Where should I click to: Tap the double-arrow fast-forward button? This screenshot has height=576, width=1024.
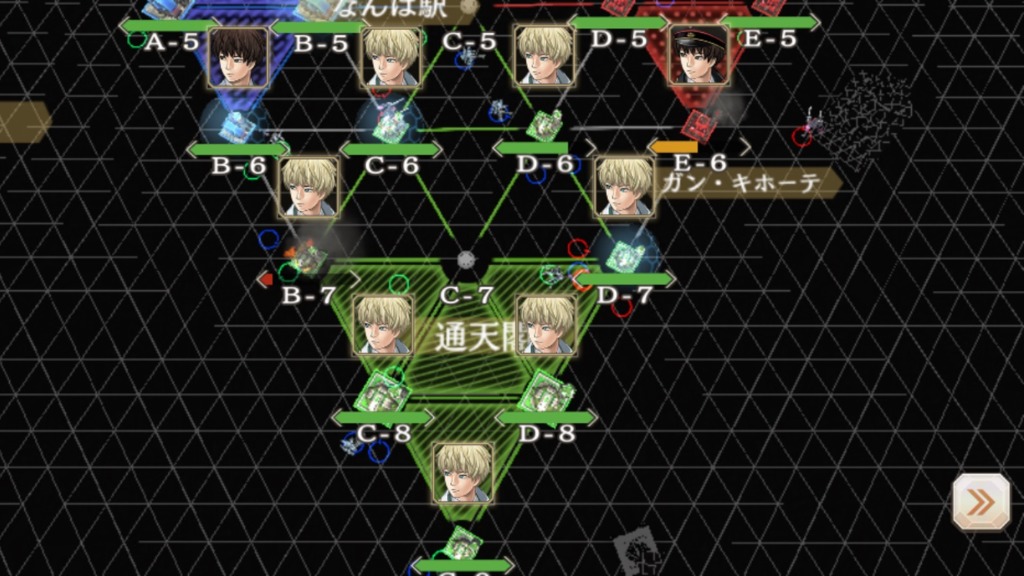click(980, 502)
